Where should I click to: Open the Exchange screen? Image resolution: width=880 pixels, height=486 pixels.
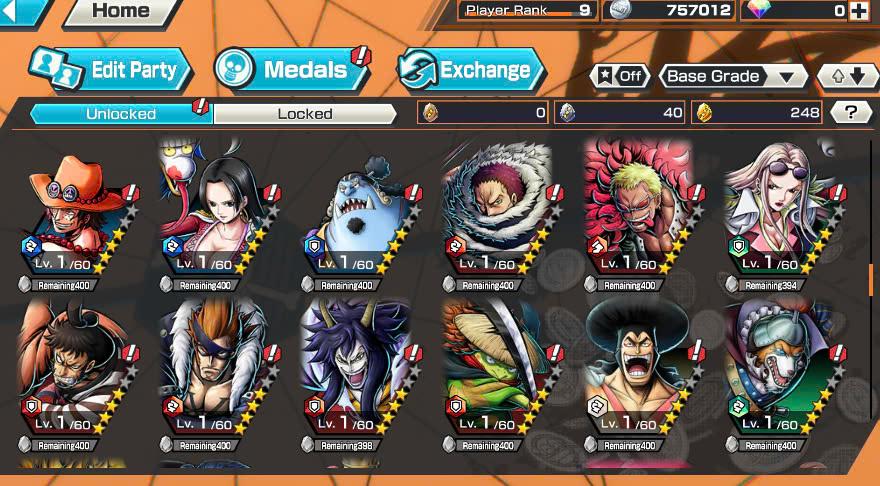[470, 70]
